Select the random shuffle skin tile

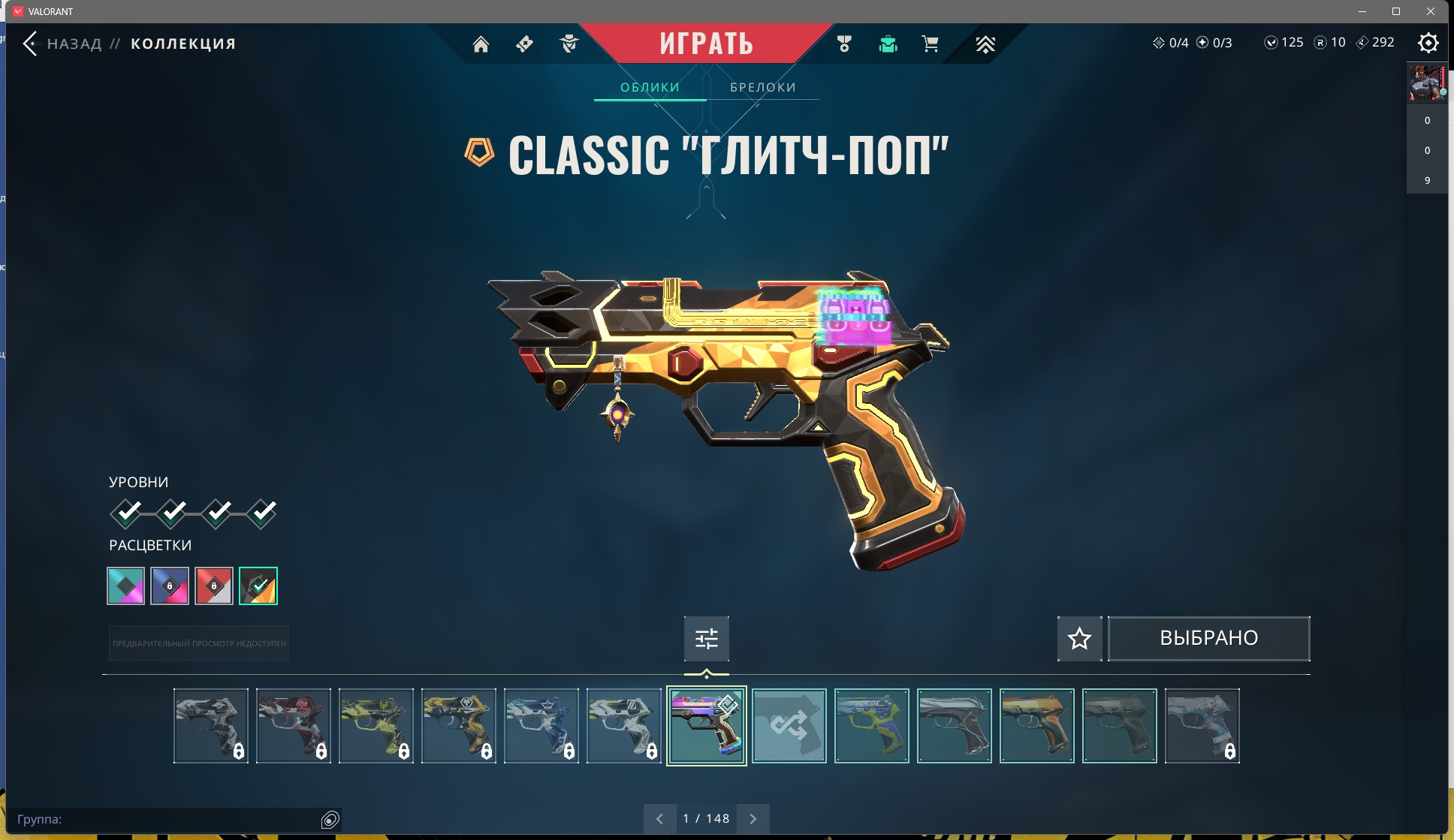click(x=789, y=726)
